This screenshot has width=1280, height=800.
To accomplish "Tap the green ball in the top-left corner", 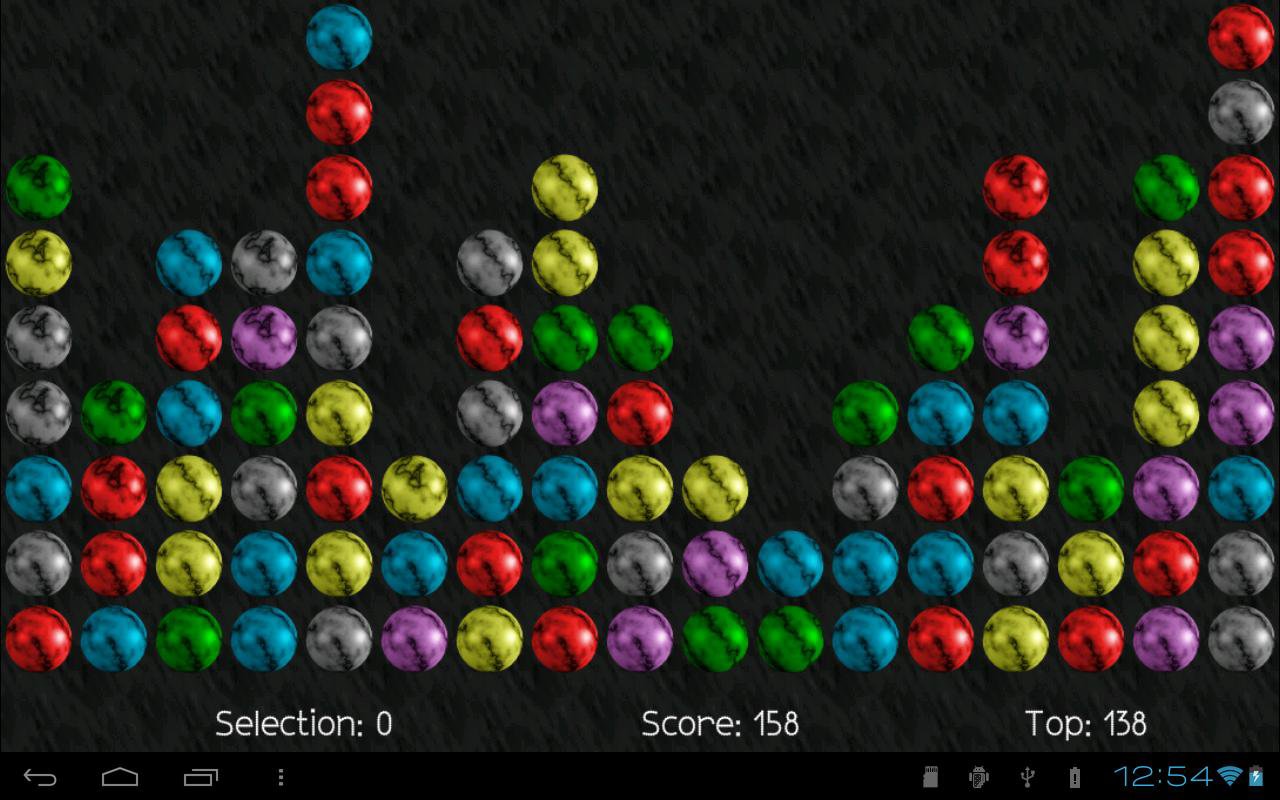I will (x=40, y=188).
